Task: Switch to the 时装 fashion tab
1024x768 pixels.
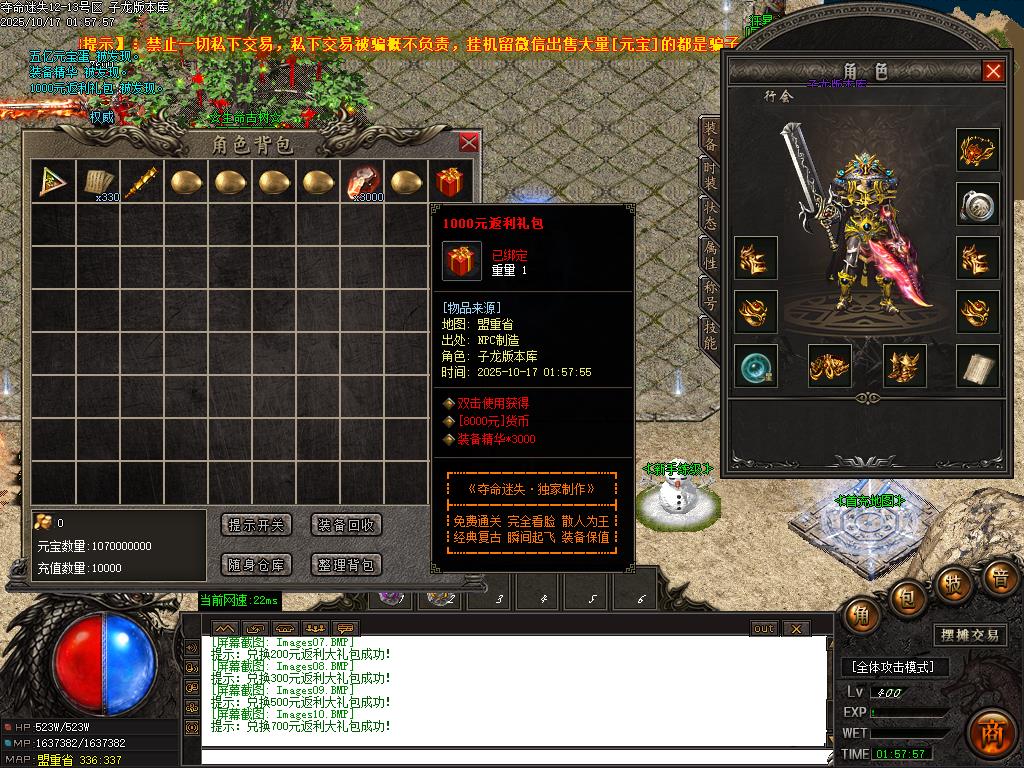Action: 709,177
